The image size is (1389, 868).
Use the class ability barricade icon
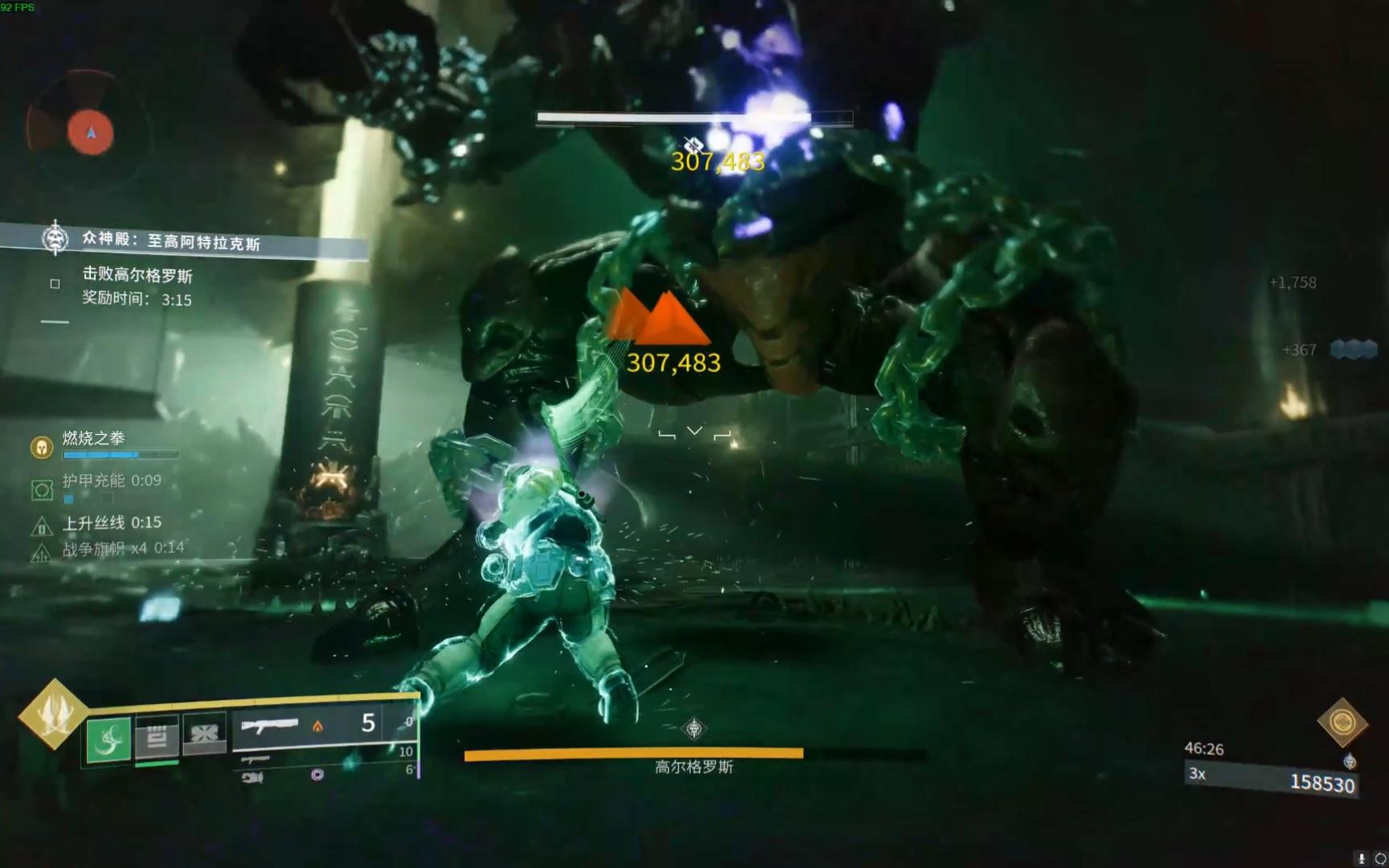coord(205,734)
